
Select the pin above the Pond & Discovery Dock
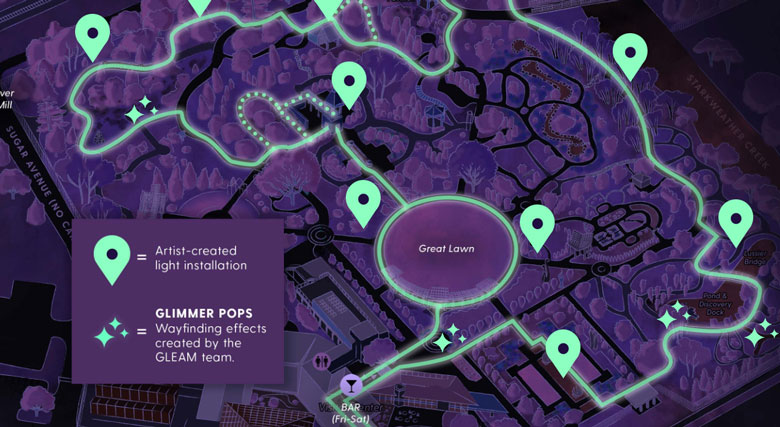click(x=735, y=219)
